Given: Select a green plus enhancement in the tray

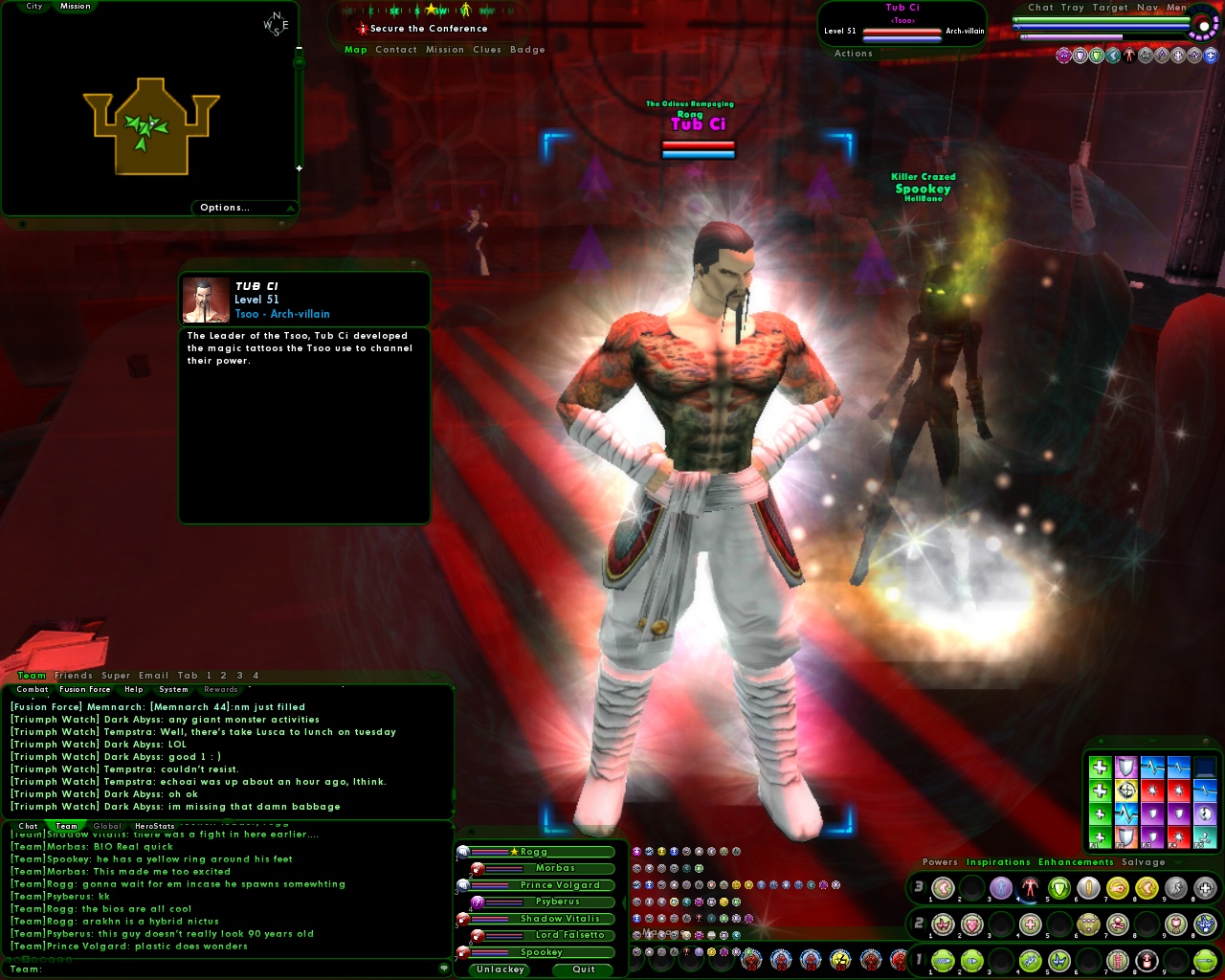Looking at the screenshot, I should click(1099, 768).
